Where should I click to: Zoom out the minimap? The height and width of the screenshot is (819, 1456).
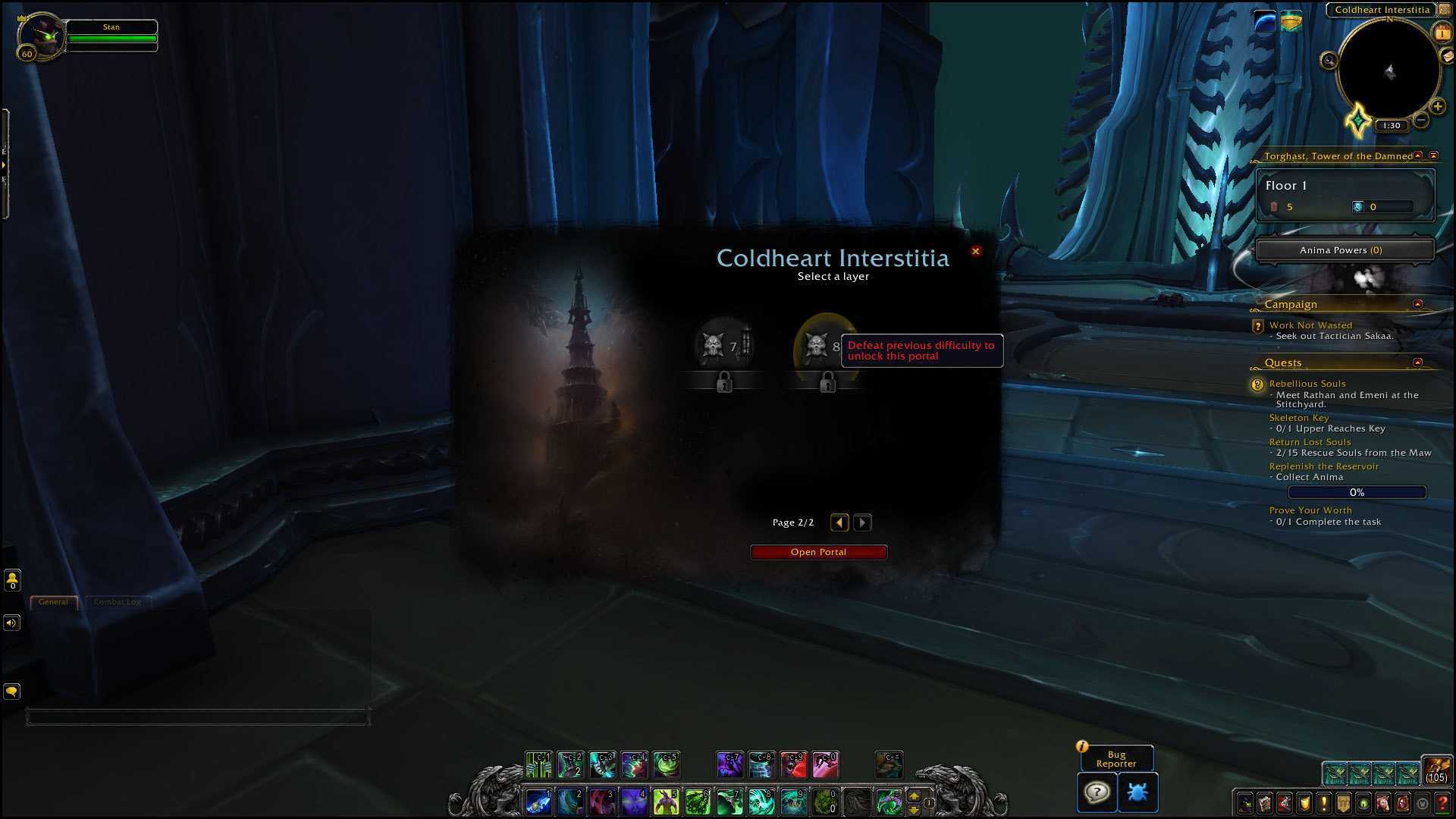coord(1422,120)
